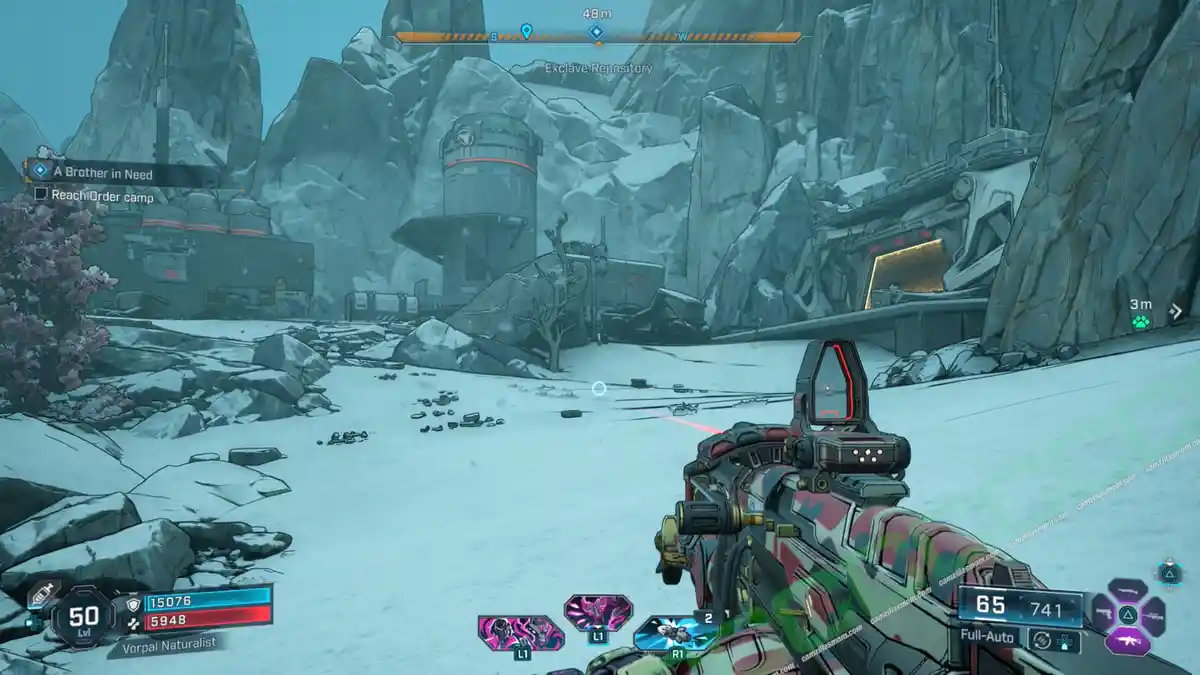Switch to the pistol weapon slot
Viewport: 1200px width, 675px height.
(x=1103, y=614)
